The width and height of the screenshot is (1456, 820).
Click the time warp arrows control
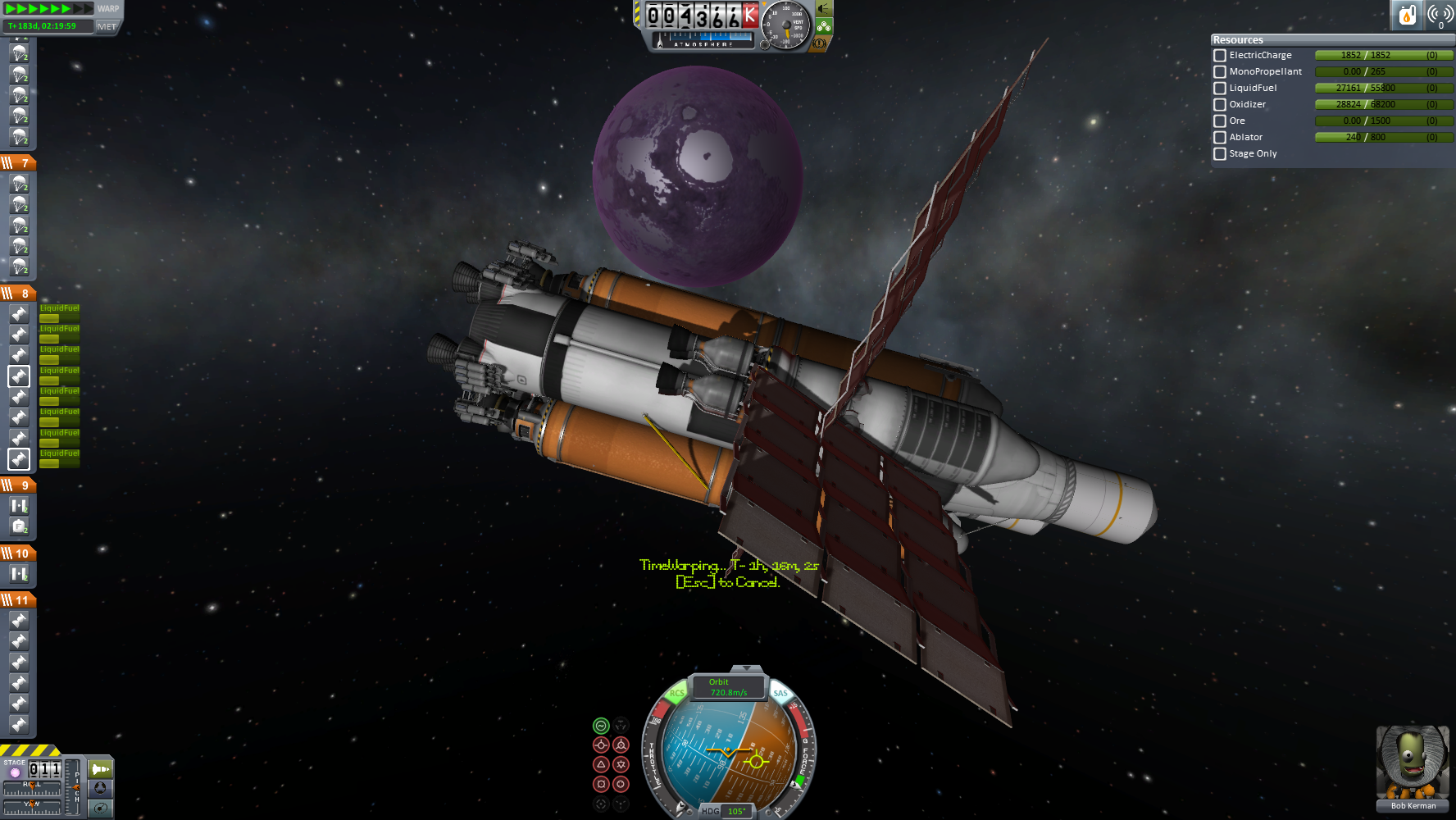coord(49,9)
